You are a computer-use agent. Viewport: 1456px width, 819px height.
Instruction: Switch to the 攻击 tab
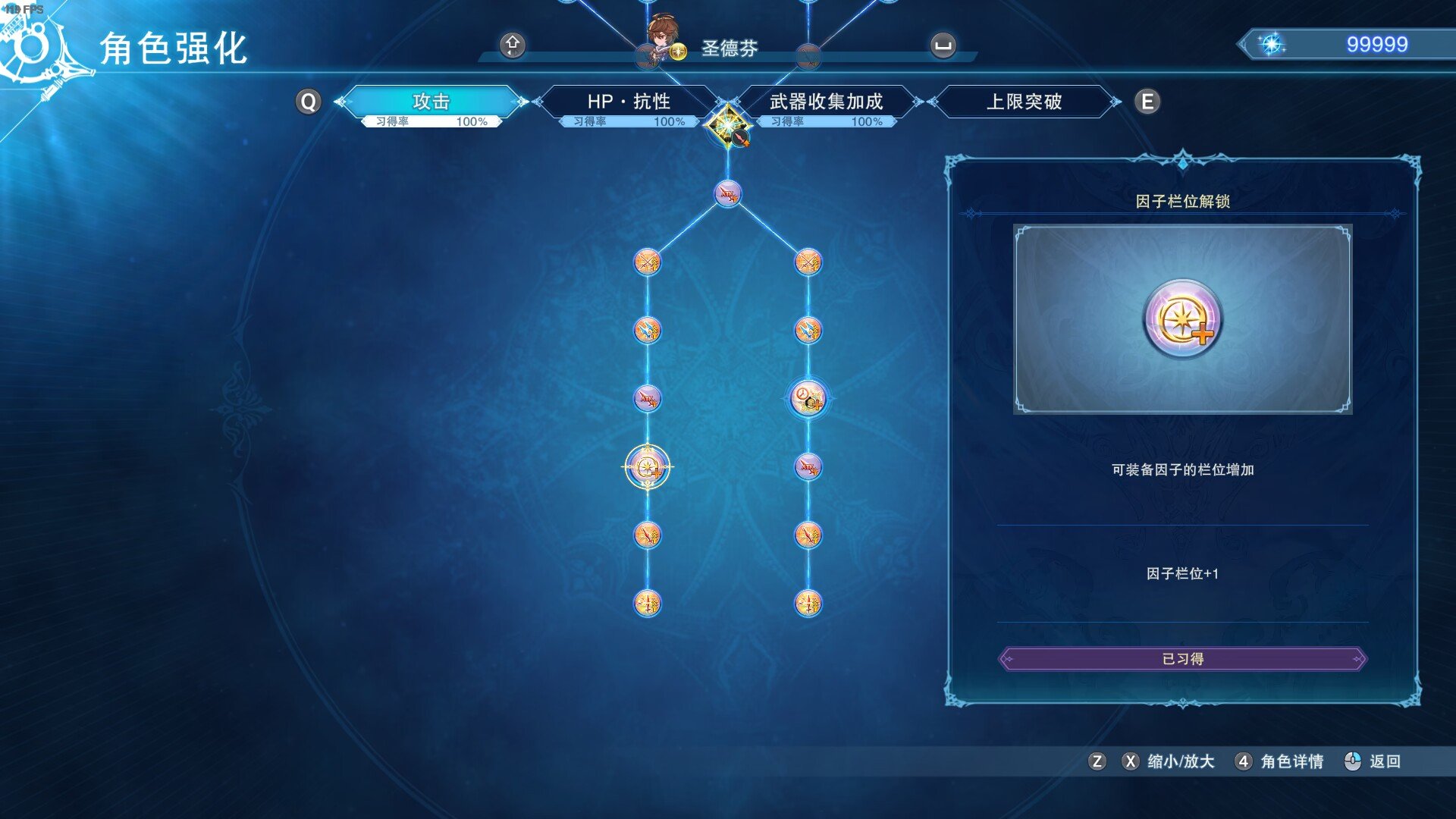(432, 101)
